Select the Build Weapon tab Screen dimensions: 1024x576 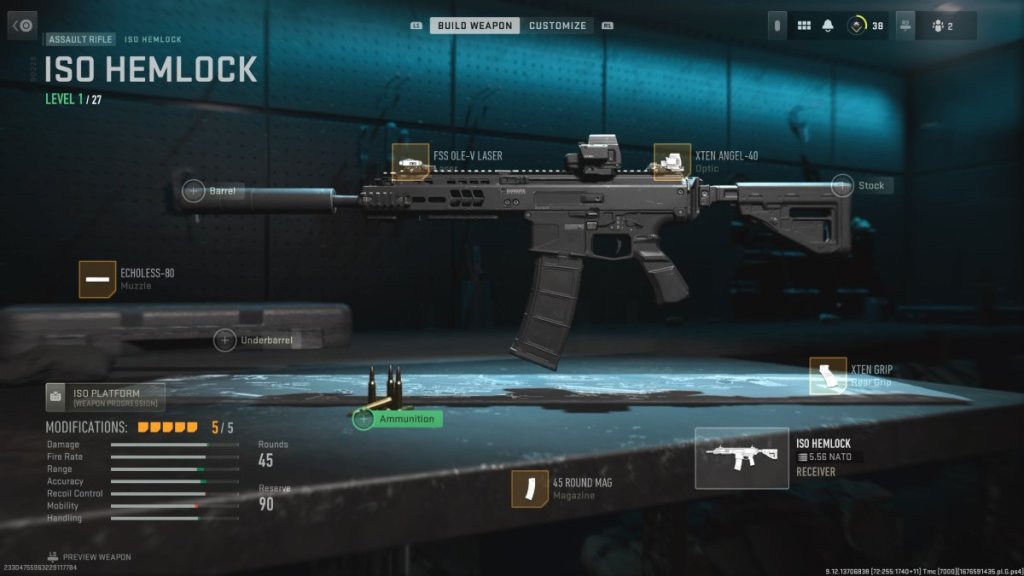point(475,25)
